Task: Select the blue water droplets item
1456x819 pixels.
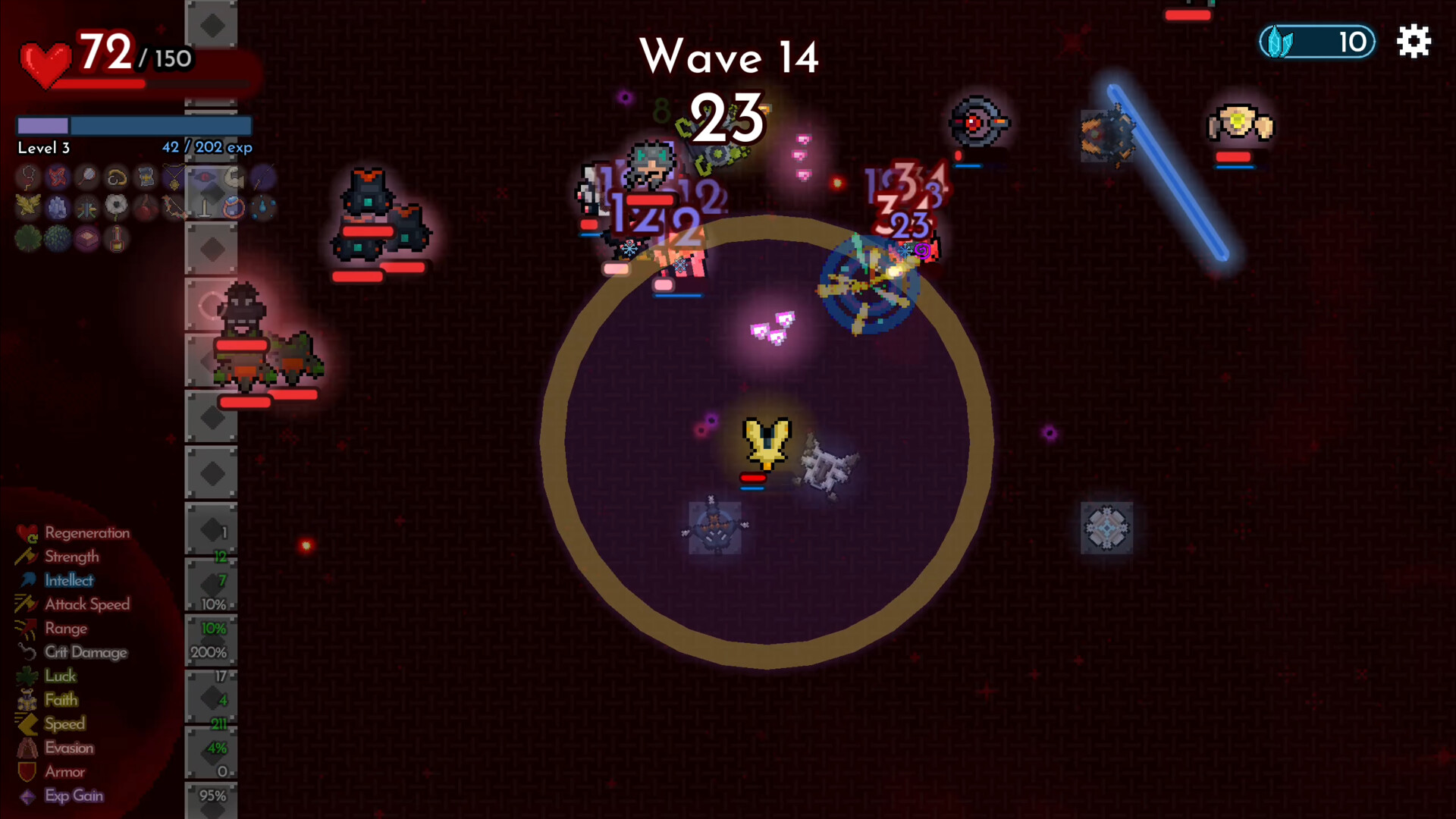Action: point(263,207)
